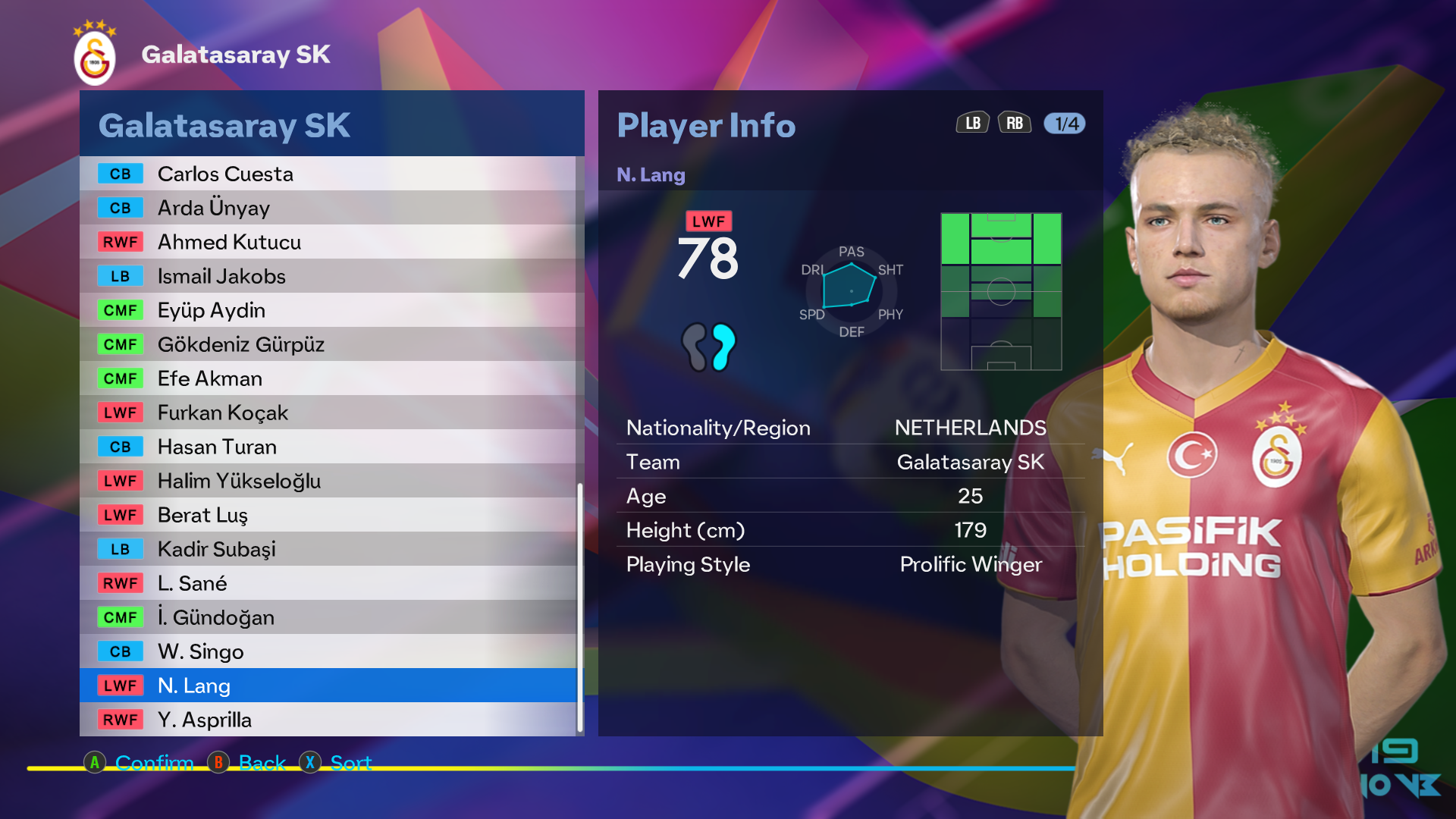The height and width of the screenshot is (819, 1456).
Task: Select Kadir Subaşi's entry
Action: pos(328,549)
